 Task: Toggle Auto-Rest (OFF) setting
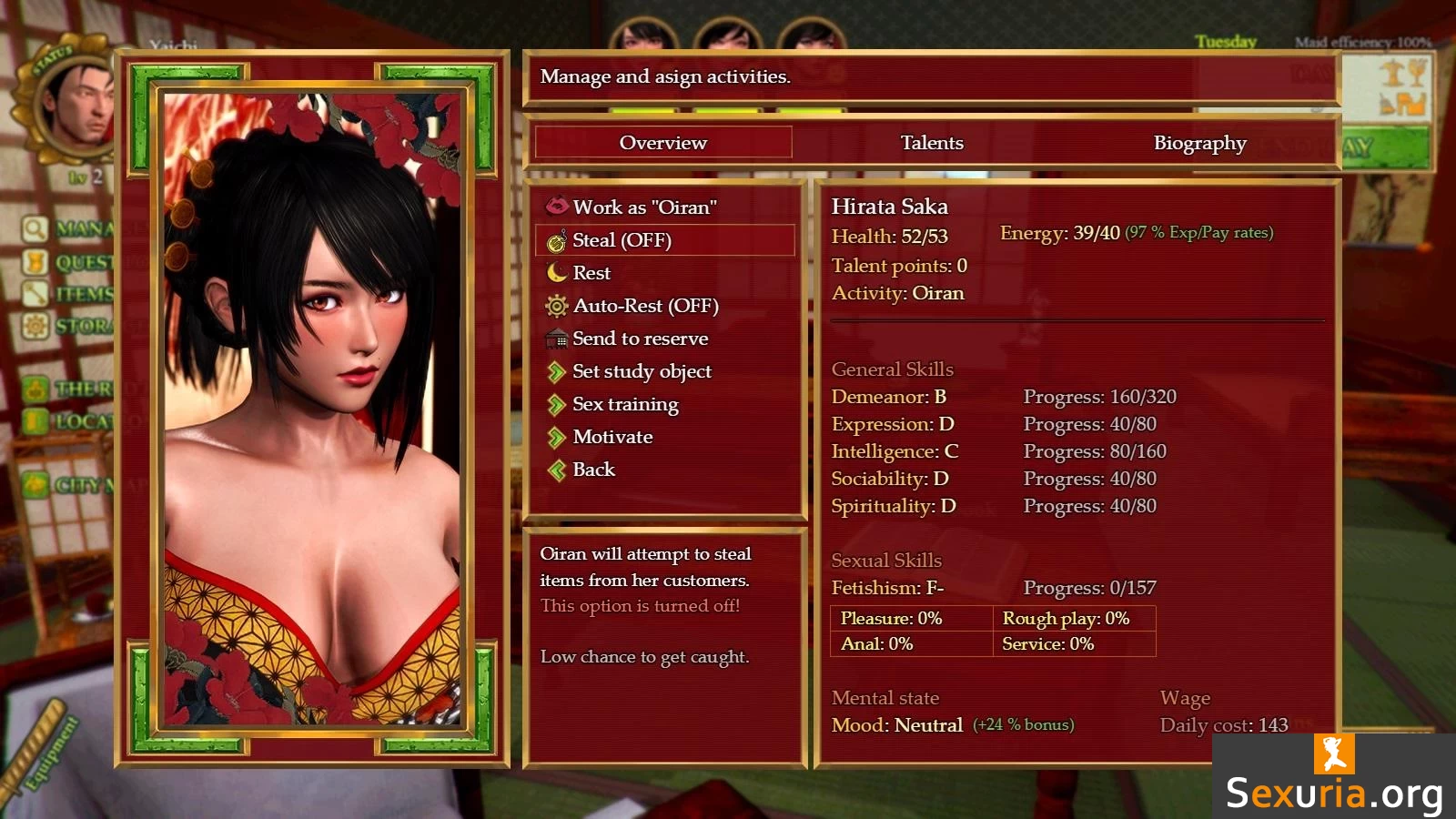(x=645, y=306)
